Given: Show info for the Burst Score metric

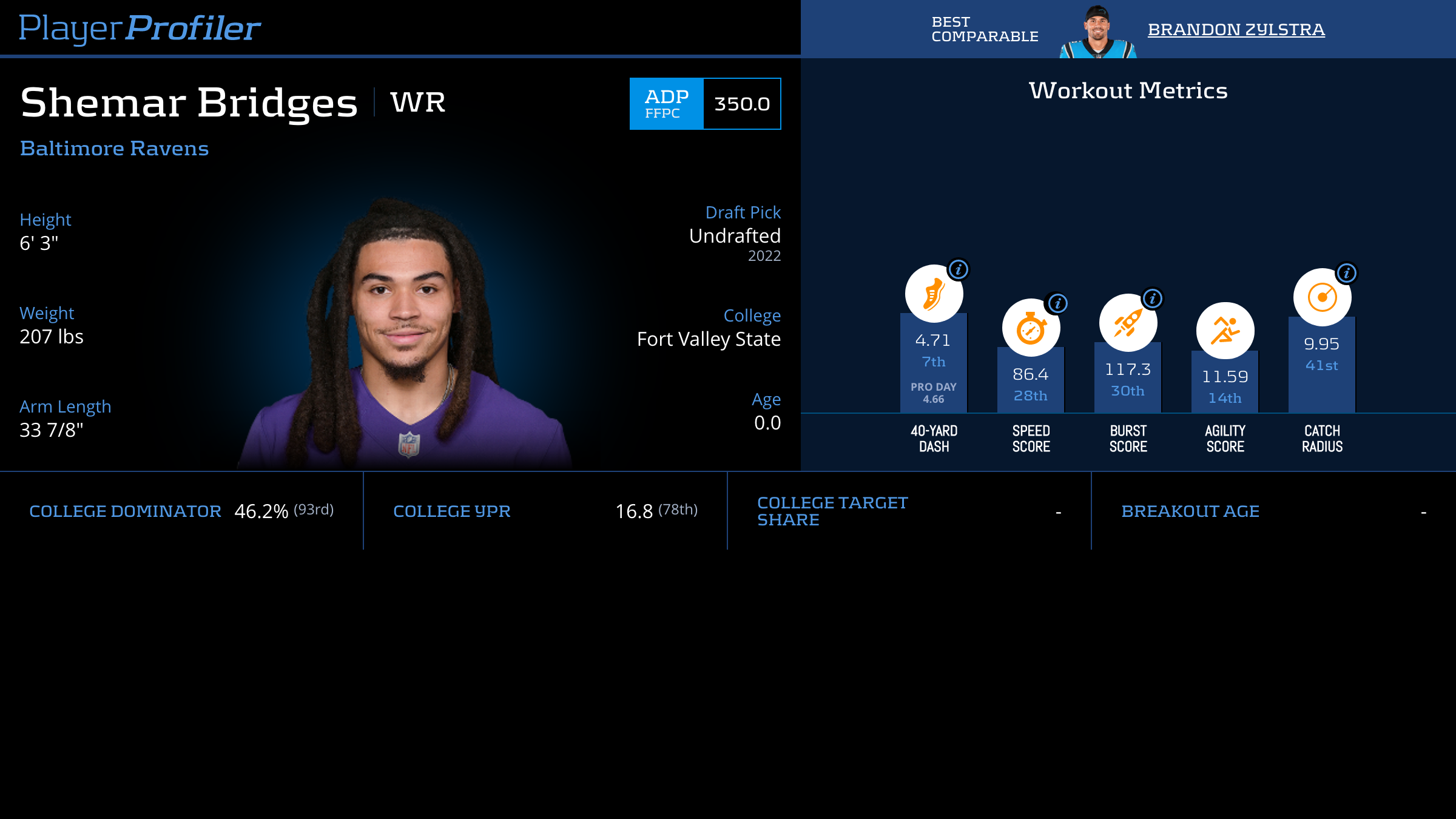Looking at the screenshot, I should click(1153, 298).
